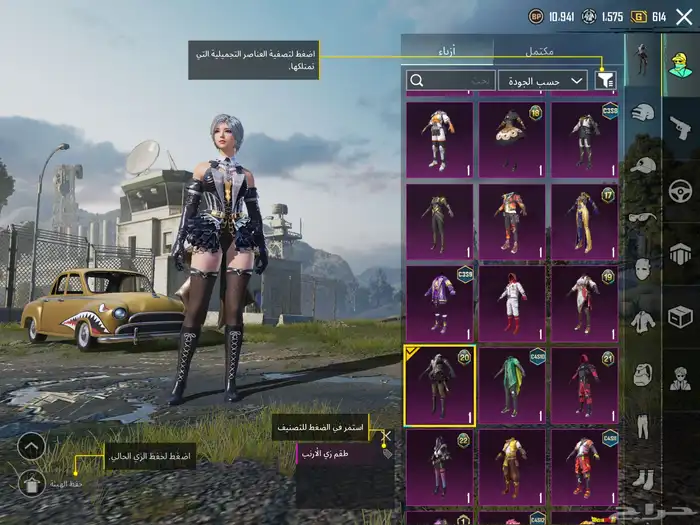The image size is (700, 525).
Task: Open the crate box section
Action: (680, 318)
